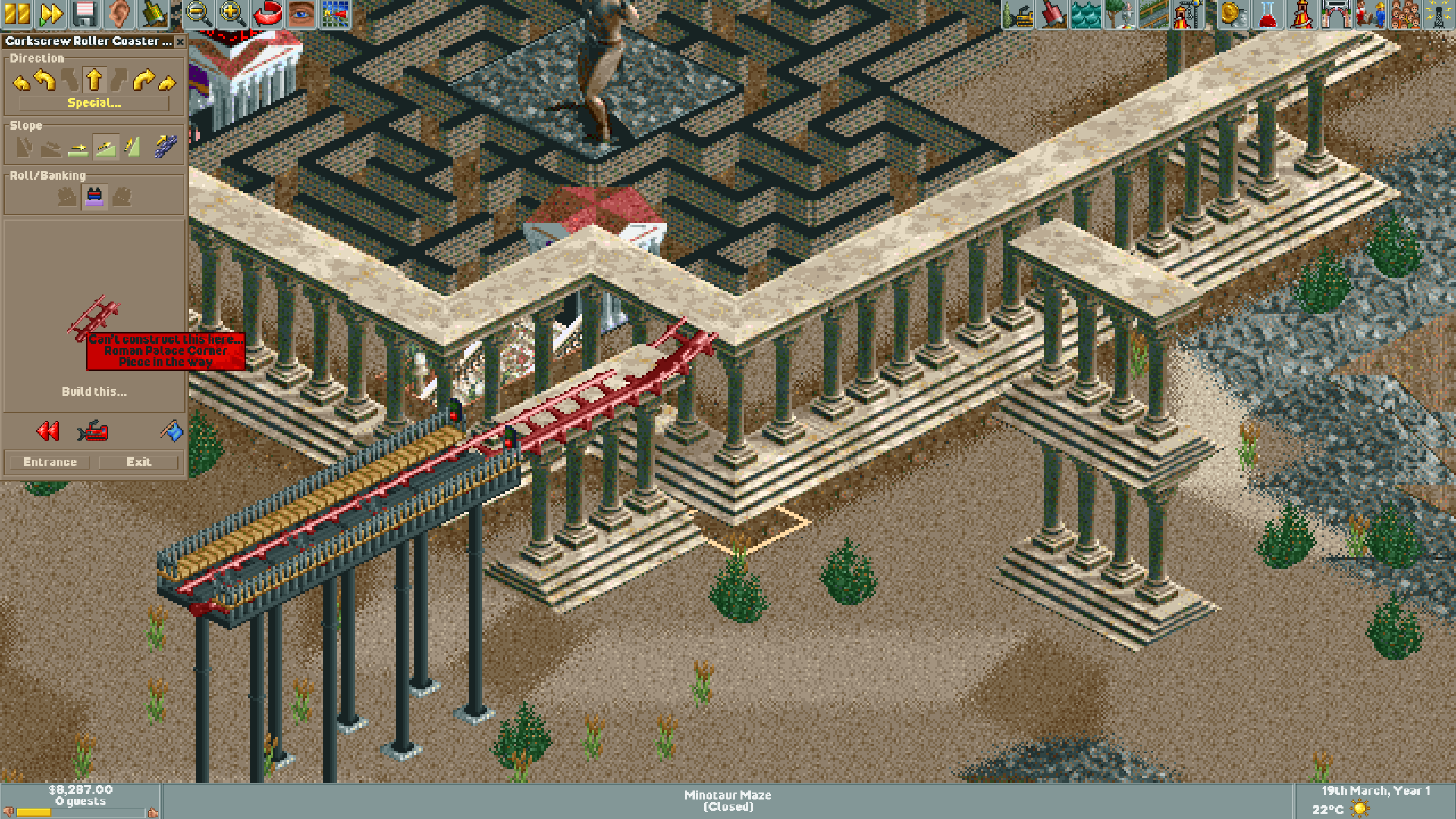The width and height of the screenshot is (1456, 819).
Task: Click the demolish current track section icon
Action: click(x=93, y=432)
